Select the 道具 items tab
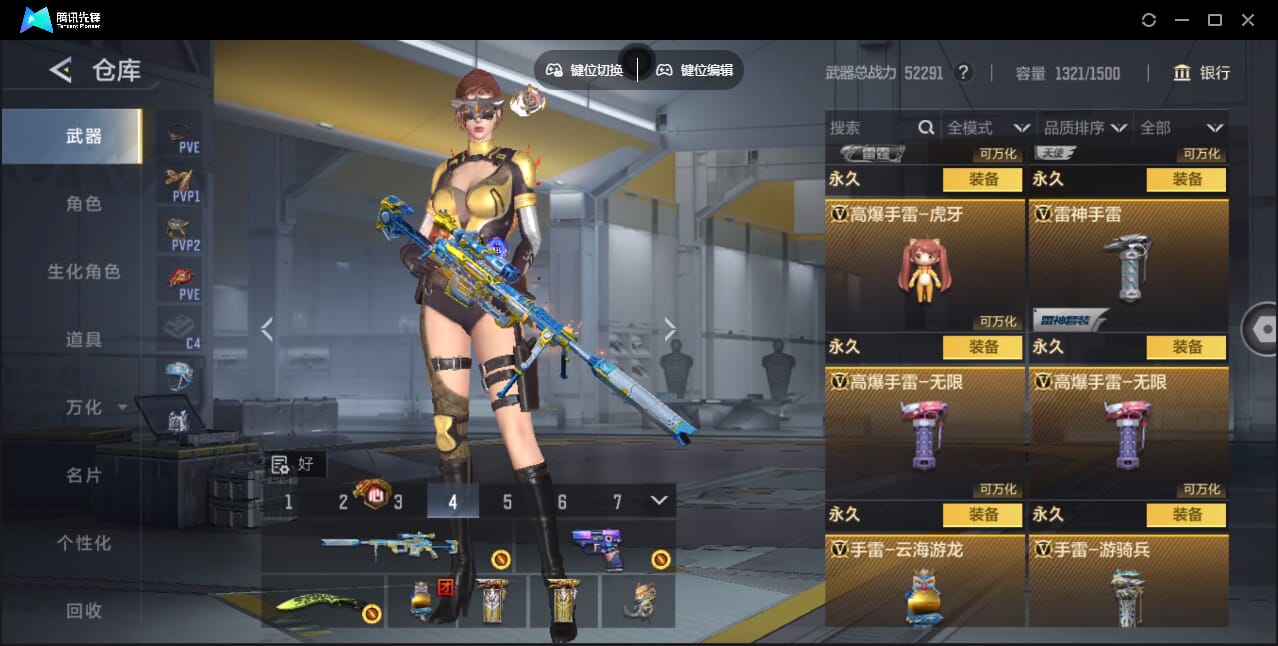The image size is (1278, 646). click(x=84, y=340)
